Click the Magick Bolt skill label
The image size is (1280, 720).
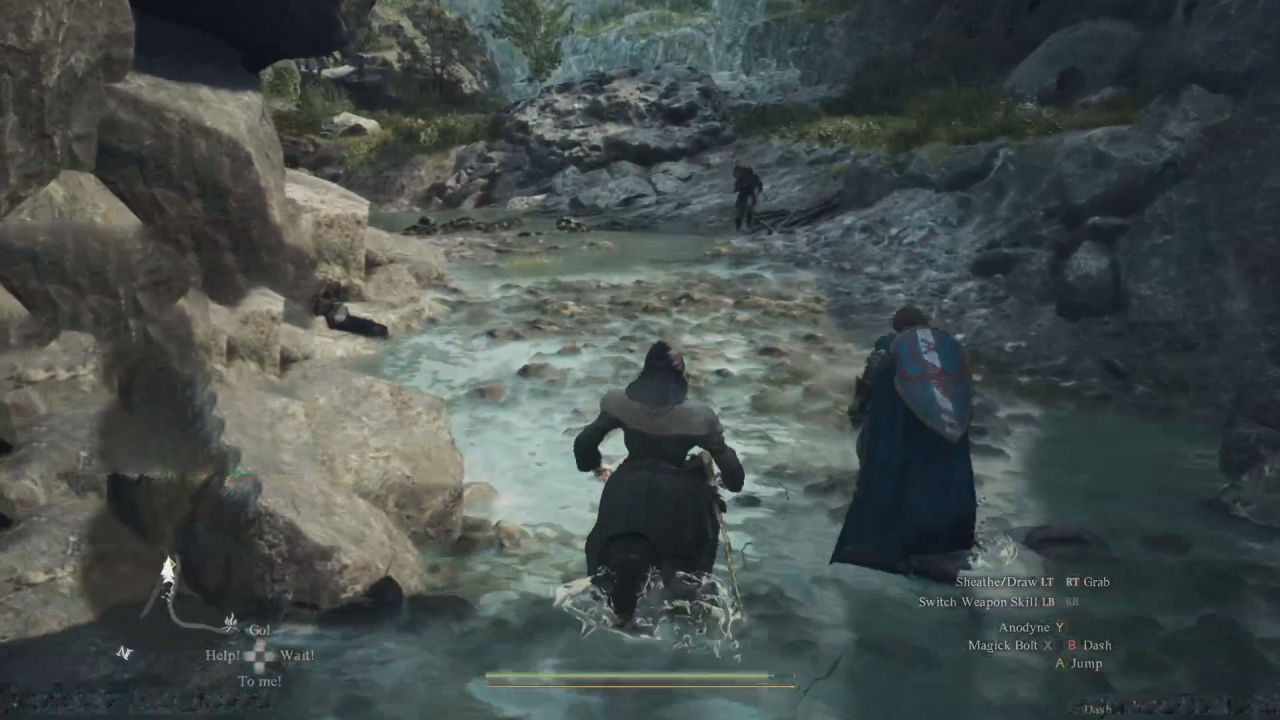pos(1003,645)
